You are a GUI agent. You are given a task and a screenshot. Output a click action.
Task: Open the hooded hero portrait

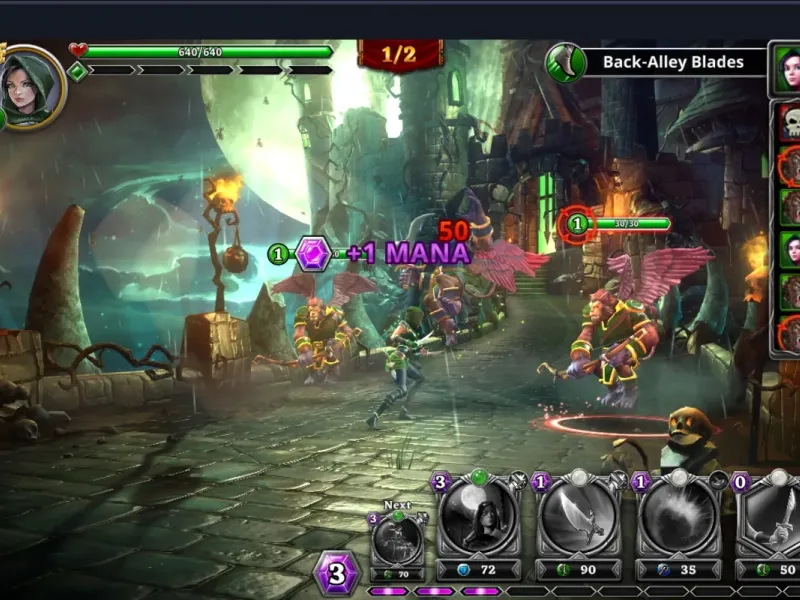(30, 88)
